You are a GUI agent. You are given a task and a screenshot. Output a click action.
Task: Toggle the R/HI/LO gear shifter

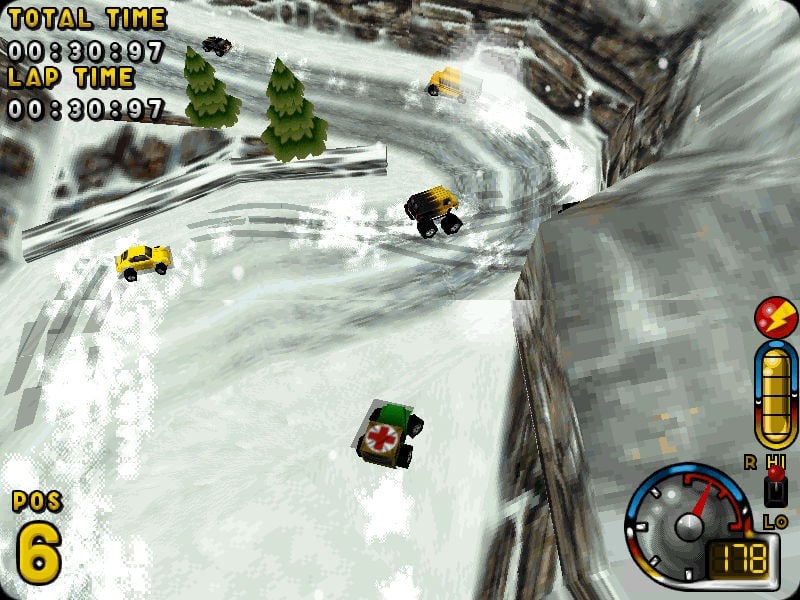[x=773, y=486]
